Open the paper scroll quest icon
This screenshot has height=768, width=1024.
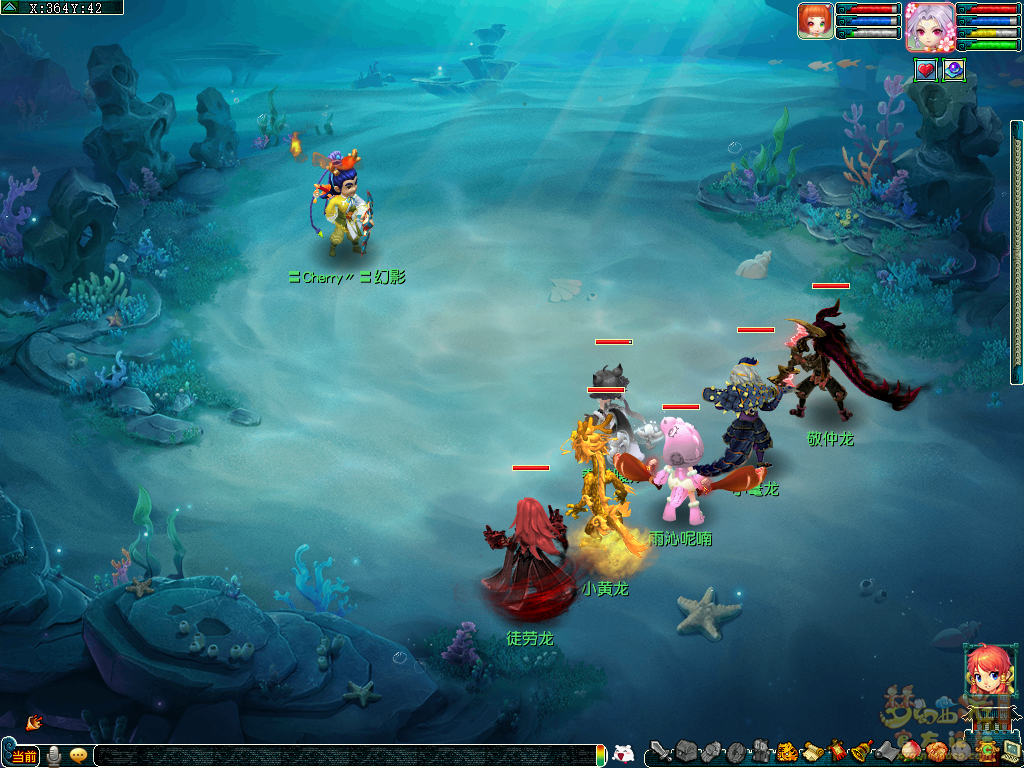click(812, 751)
